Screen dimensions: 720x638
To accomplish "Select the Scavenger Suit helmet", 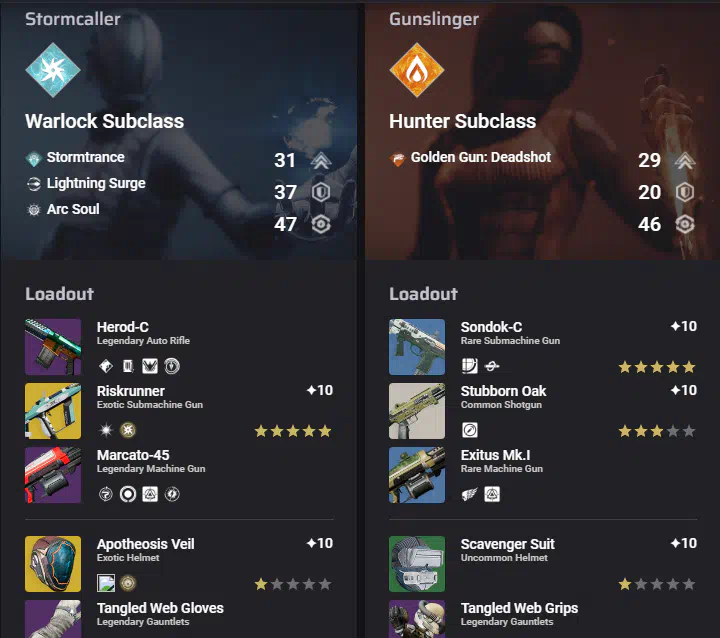I will point(417,564).
